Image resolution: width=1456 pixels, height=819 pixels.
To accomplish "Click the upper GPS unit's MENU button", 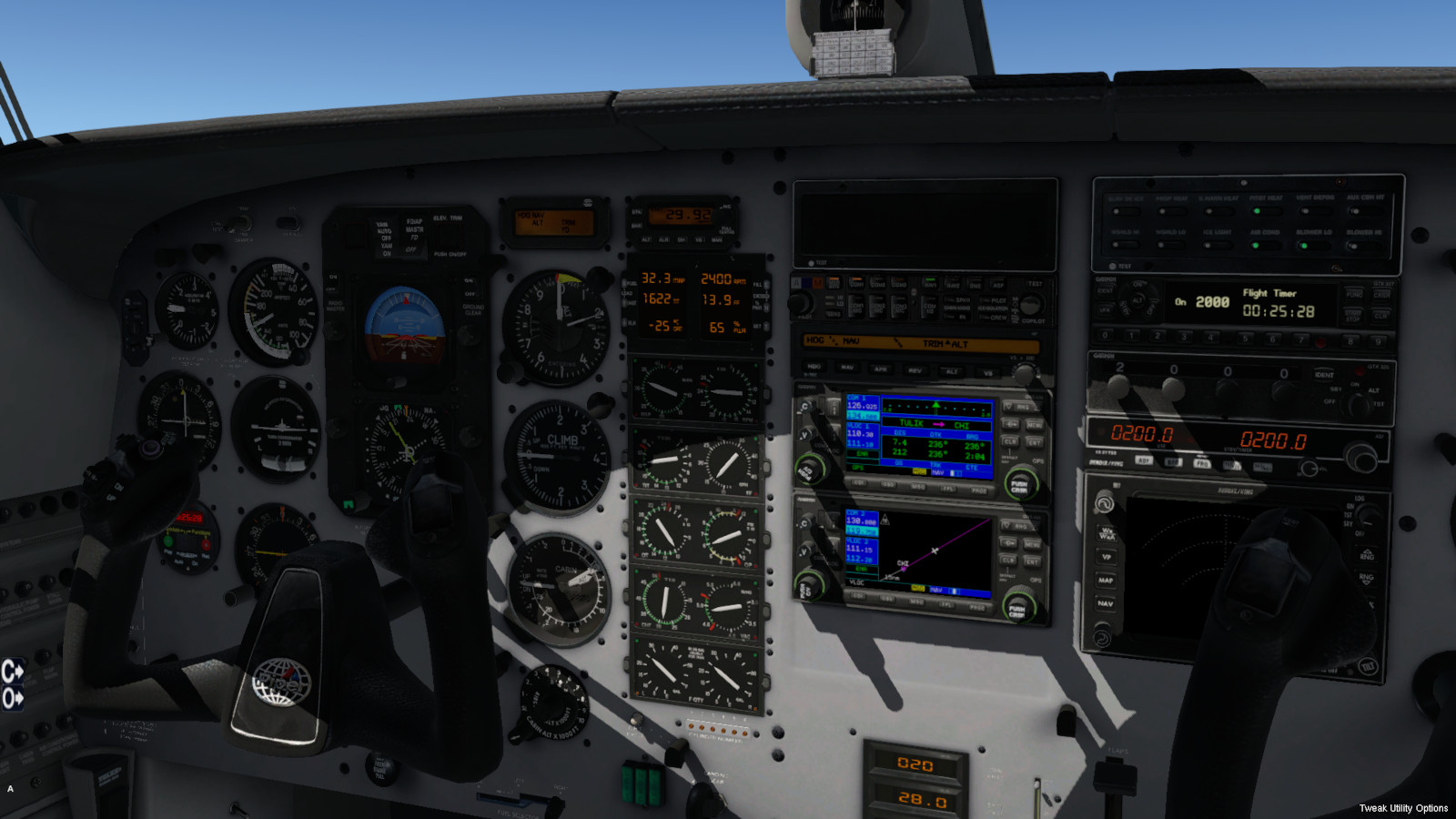I will point(1034,425).
